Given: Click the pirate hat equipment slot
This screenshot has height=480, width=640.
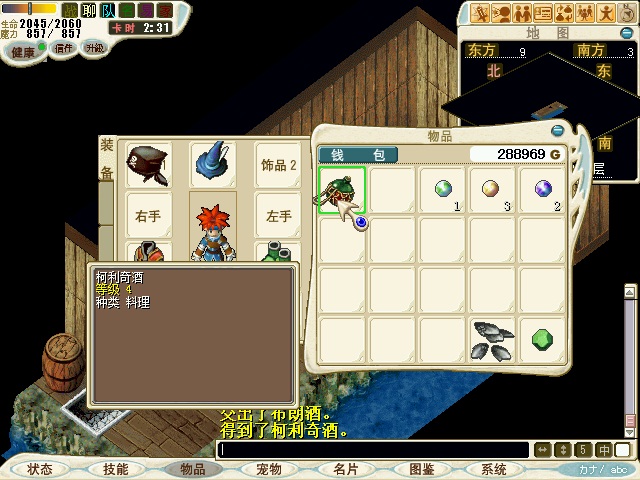Looking at the screenshot, I should click(148, 164).
